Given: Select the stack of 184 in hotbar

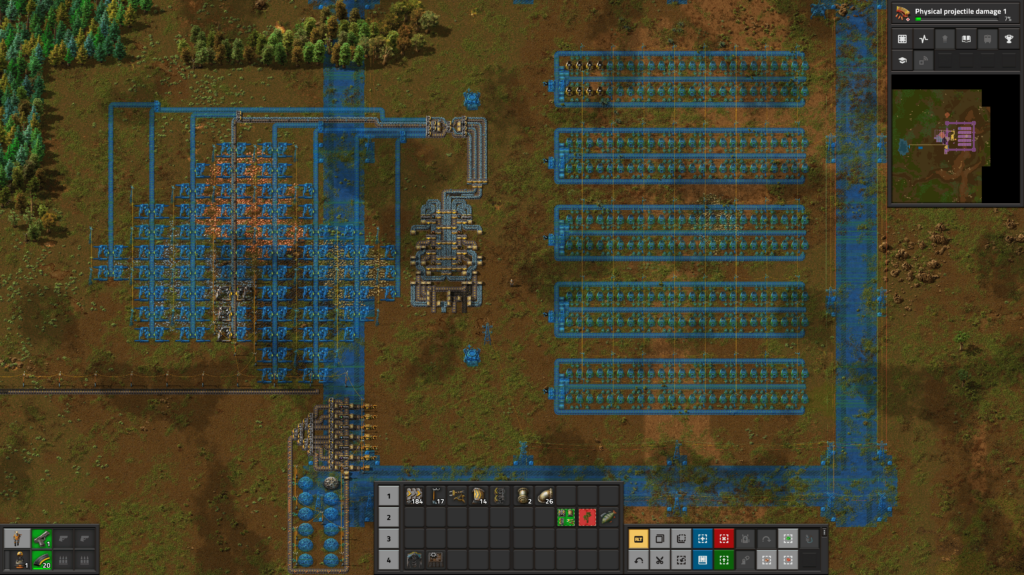Looking at the screenshot, I should (x=415, y=495).
